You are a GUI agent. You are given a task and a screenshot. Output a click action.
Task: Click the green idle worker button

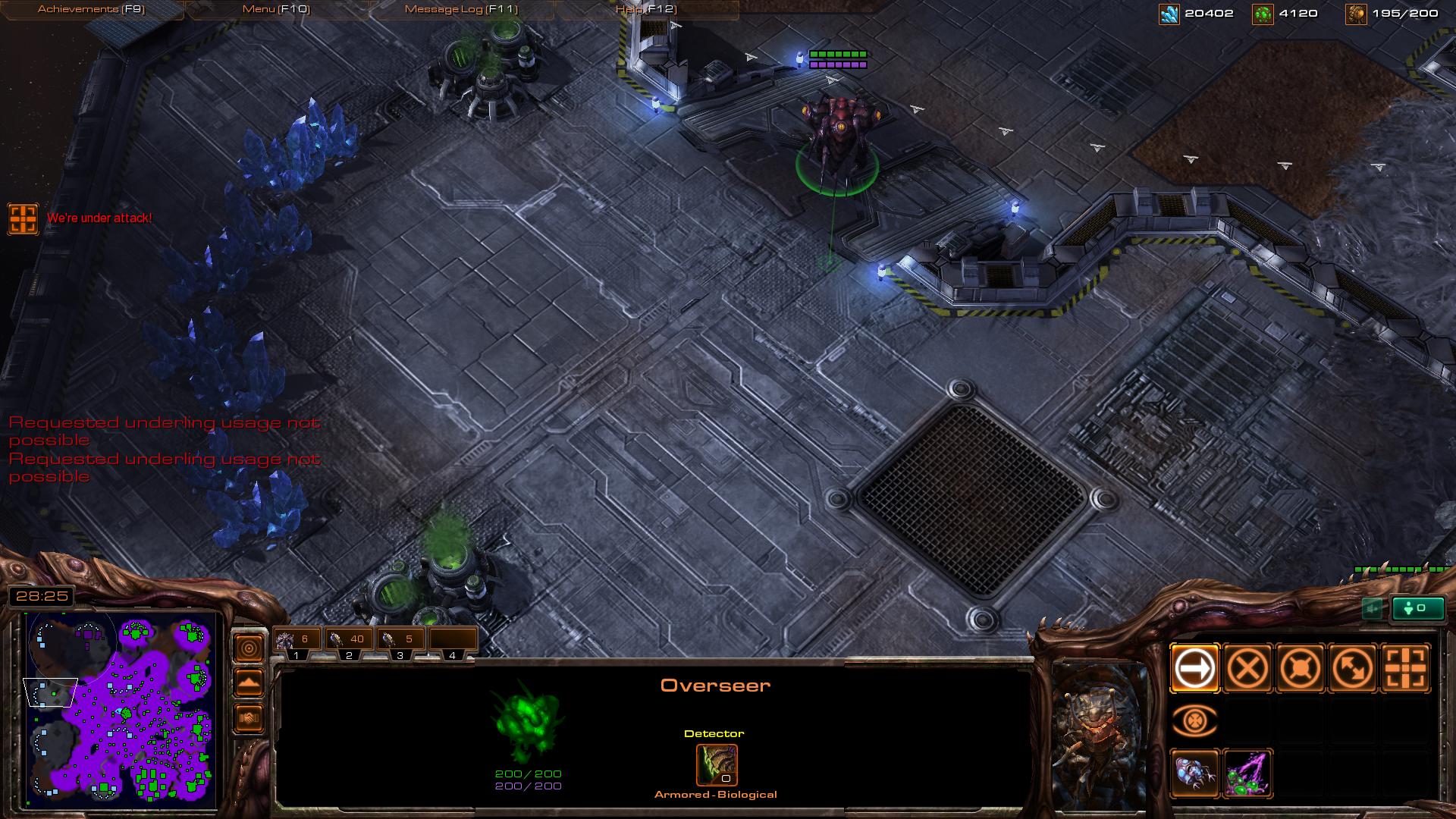tap(1417, 608)
